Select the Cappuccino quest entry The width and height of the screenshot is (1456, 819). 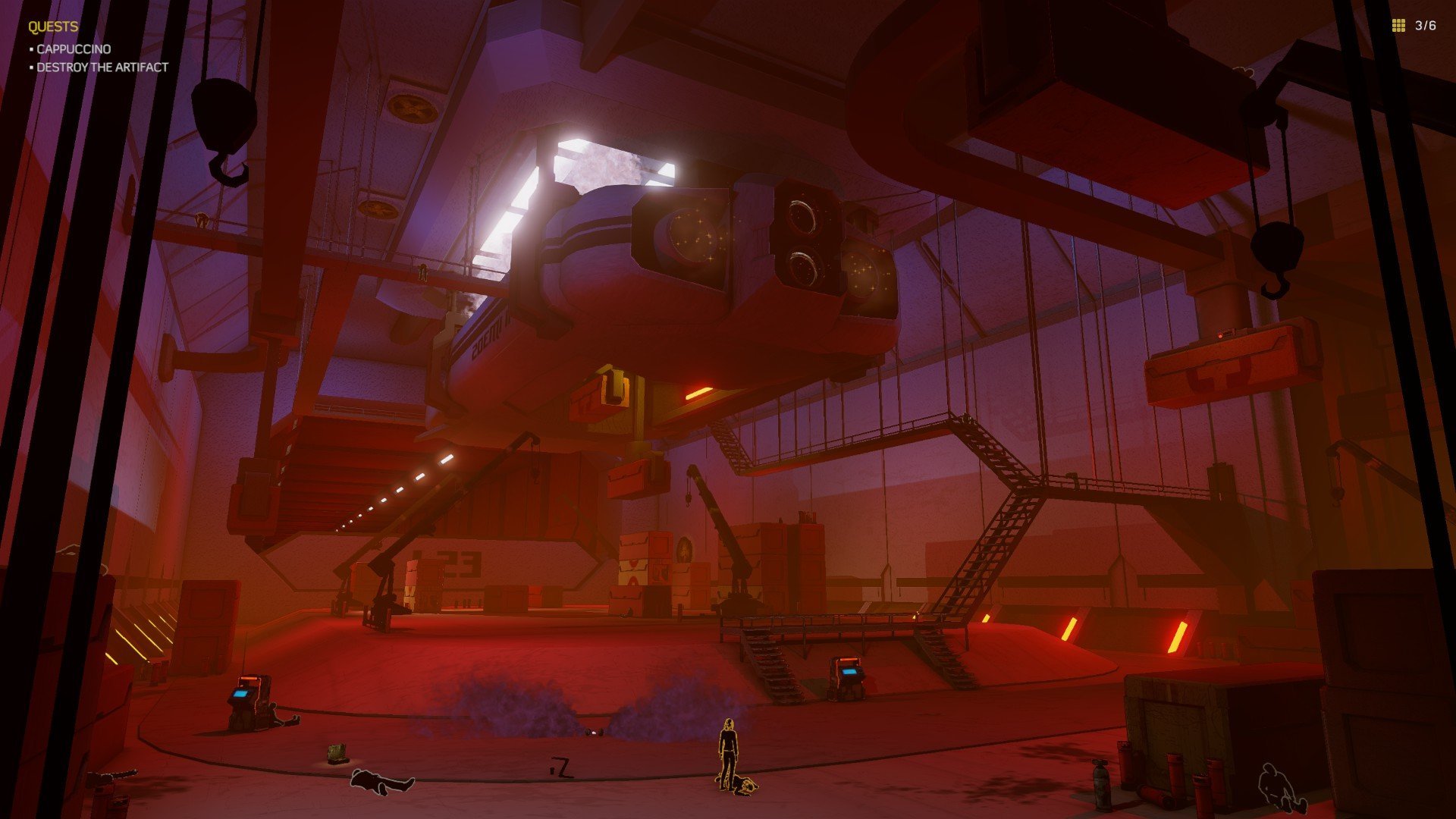pyautogui.click(x=74, y=49)
